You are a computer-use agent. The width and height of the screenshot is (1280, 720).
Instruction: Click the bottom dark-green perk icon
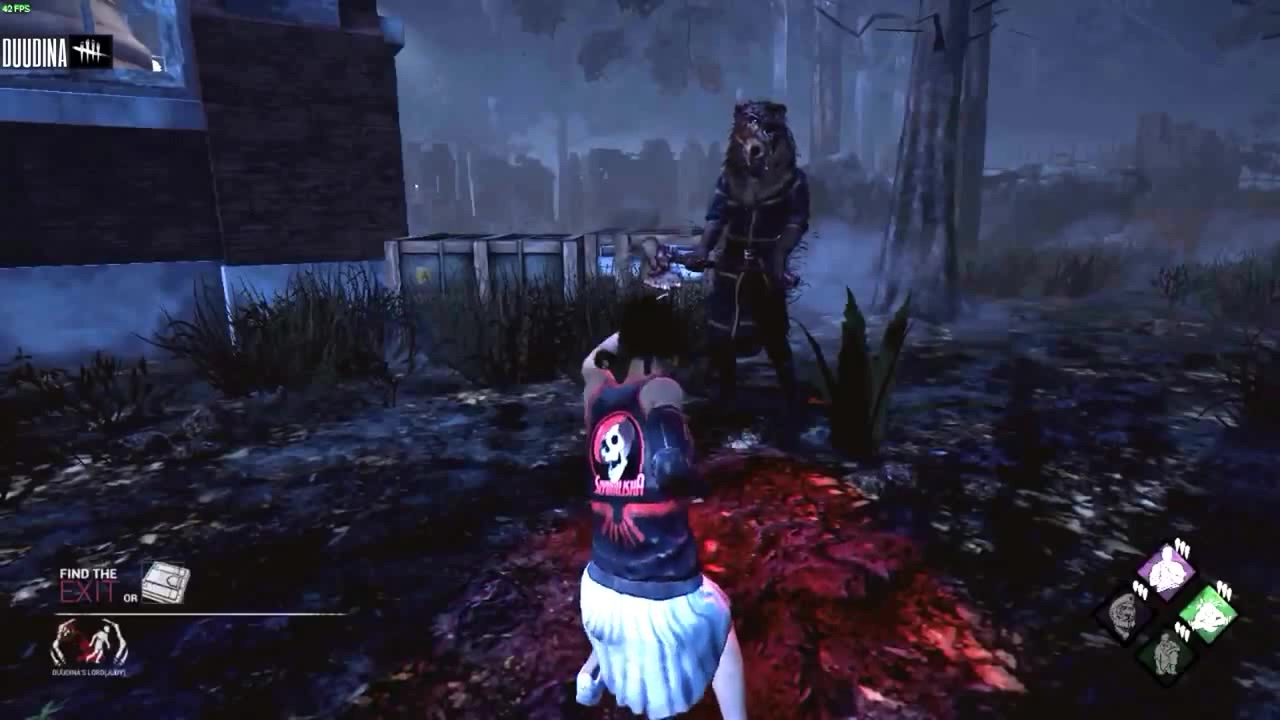[x=1166, y=655]
